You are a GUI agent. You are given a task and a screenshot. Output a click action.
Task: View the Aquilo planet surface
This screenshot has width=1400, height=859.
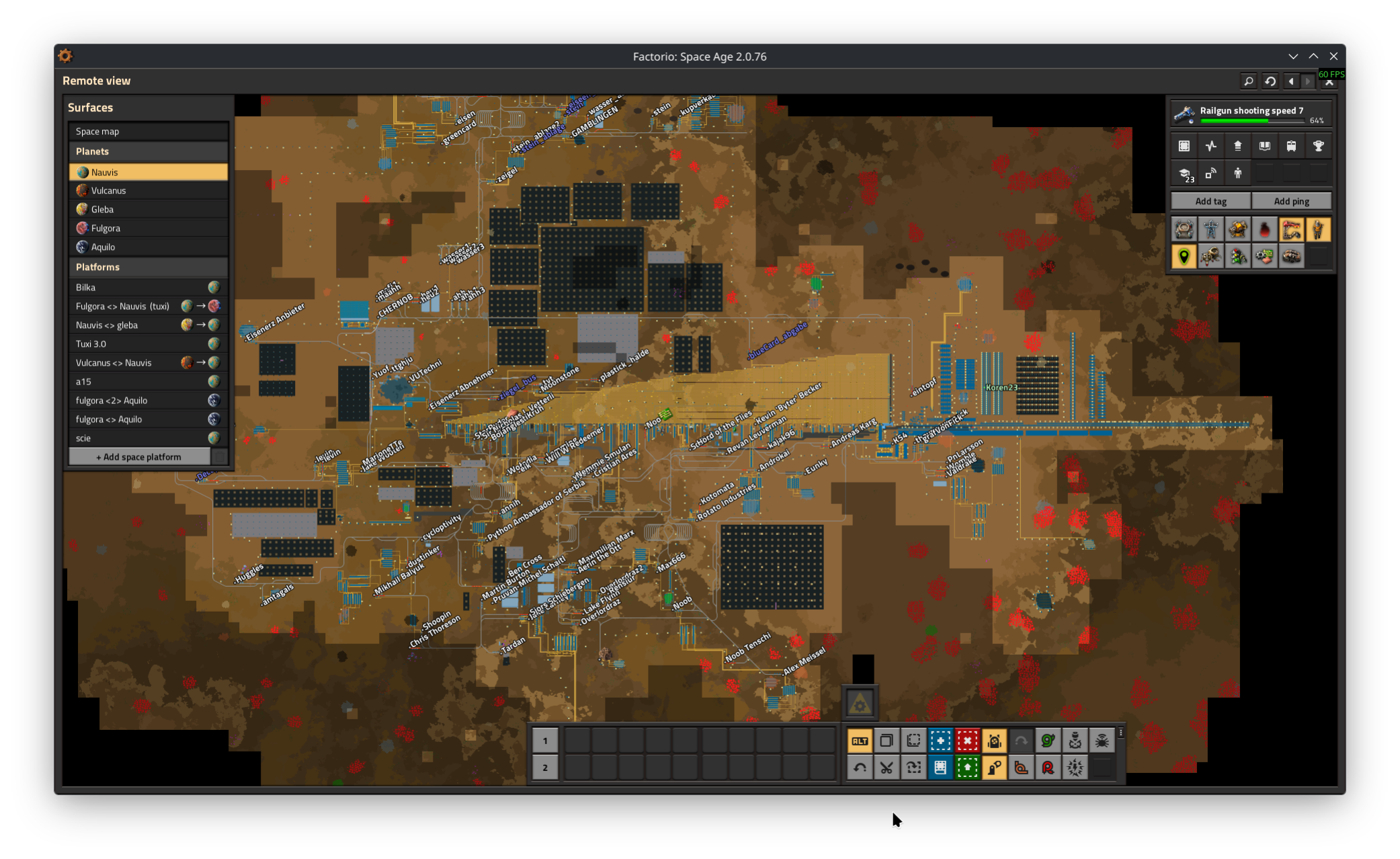148,247
